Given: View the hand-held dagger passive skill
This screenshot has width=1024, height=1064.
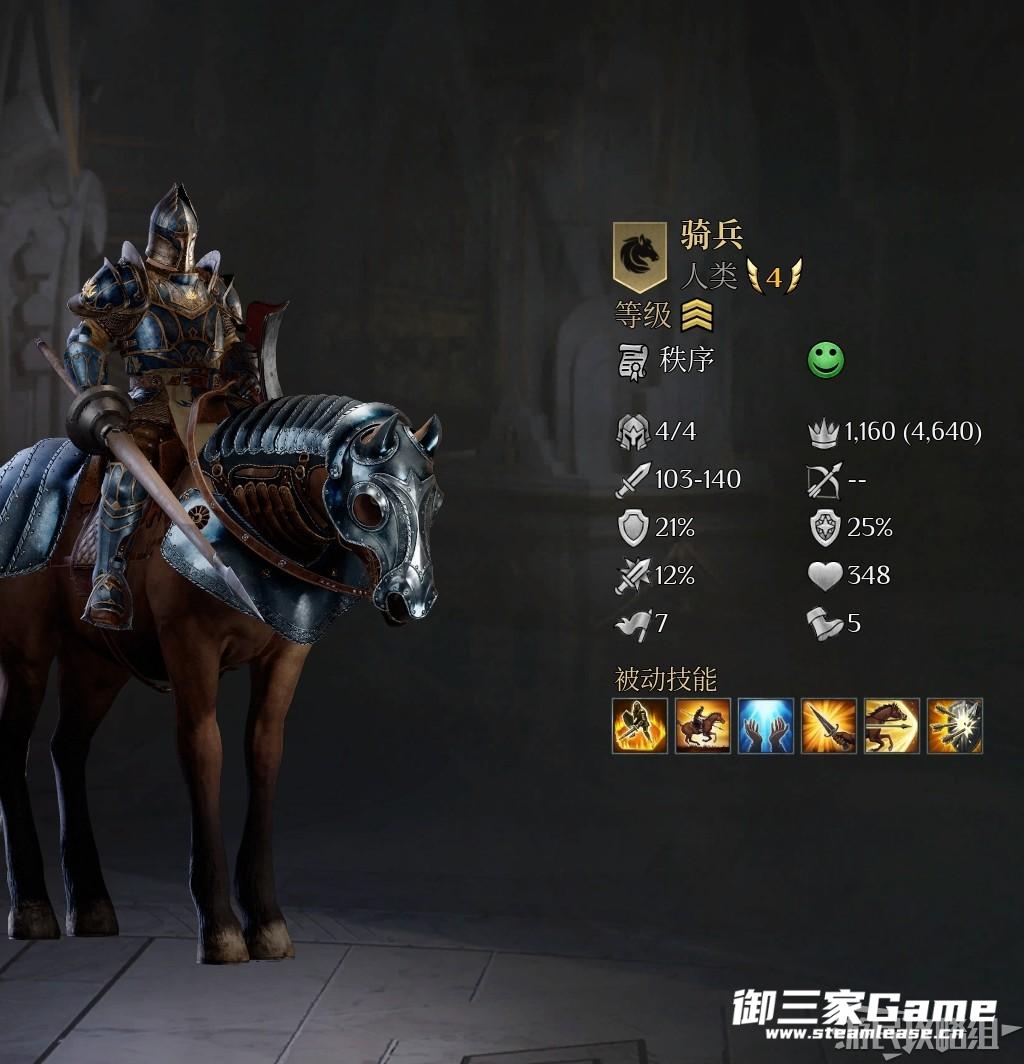Looking at the screenshot, I should [x=829, y=726].
